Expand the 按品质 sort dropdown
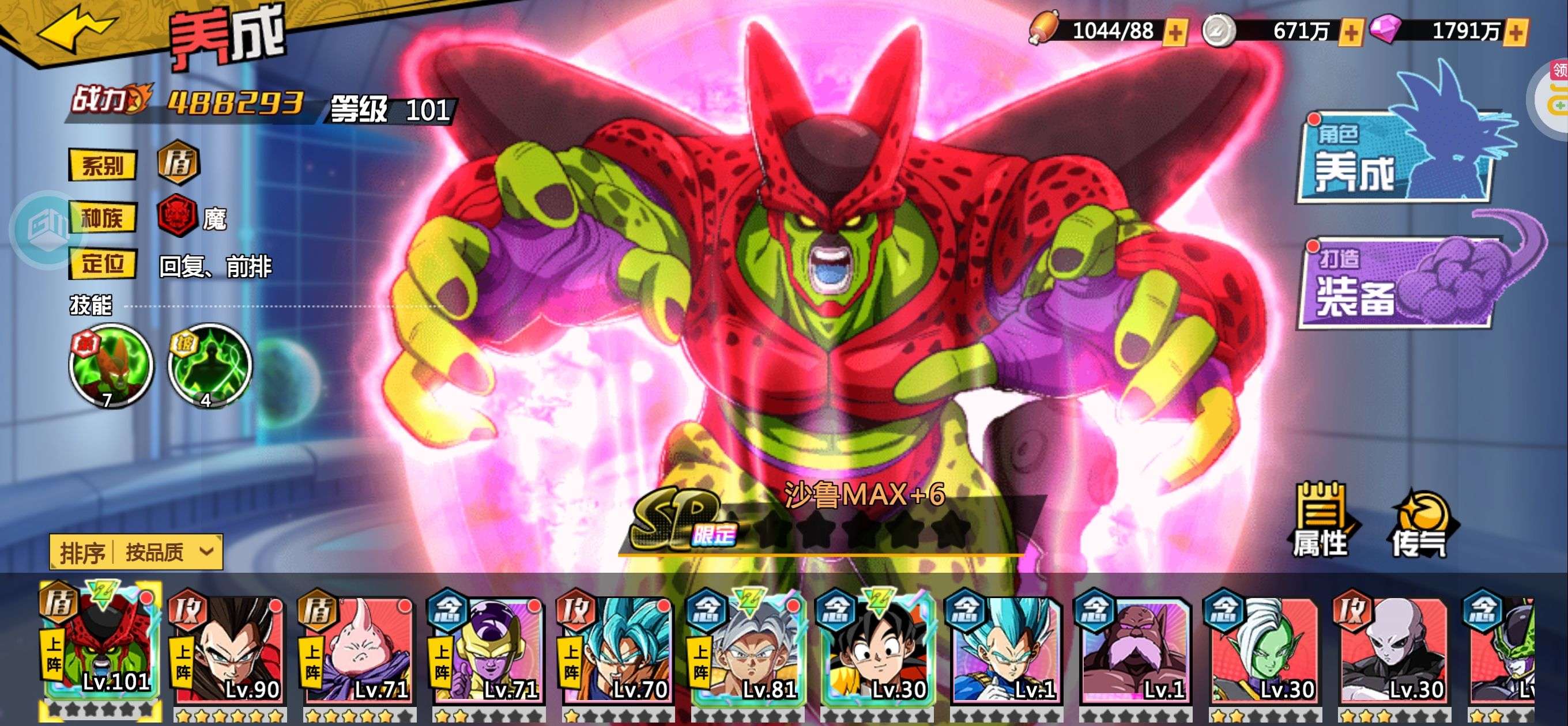1568x726 pixels. tap(137, 552)
